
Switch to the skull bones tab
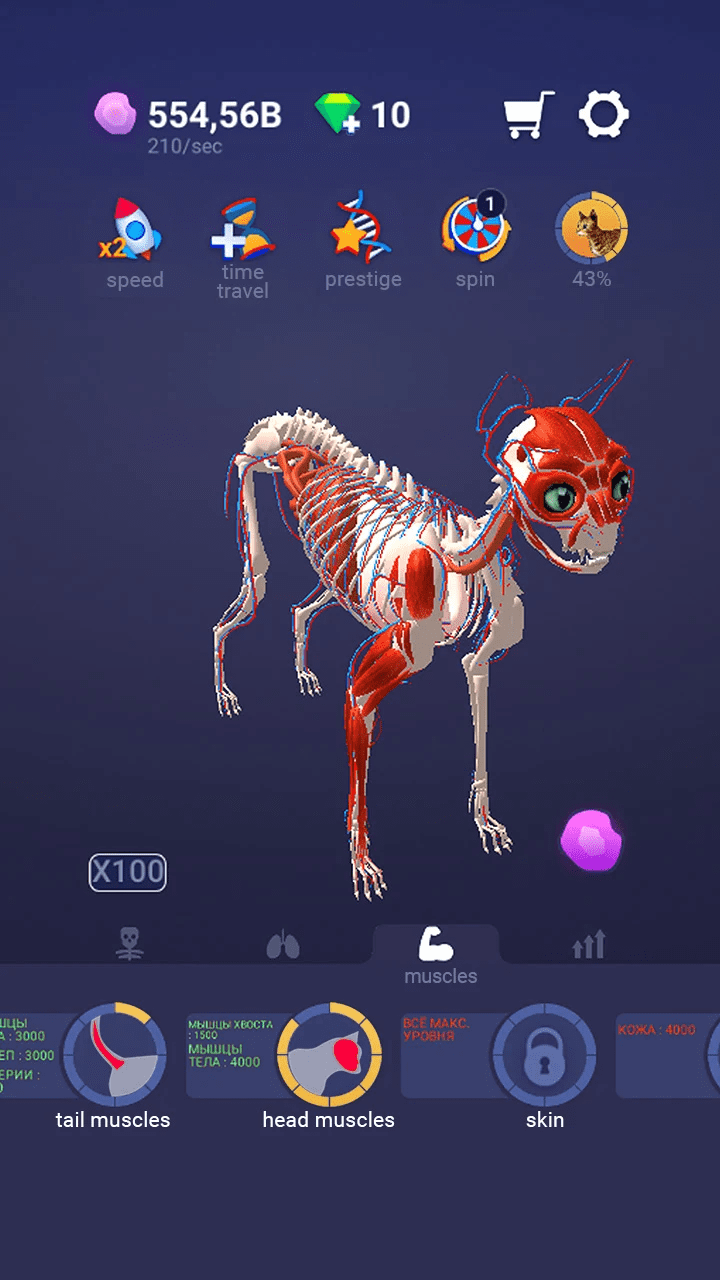(x=128, y=943)
